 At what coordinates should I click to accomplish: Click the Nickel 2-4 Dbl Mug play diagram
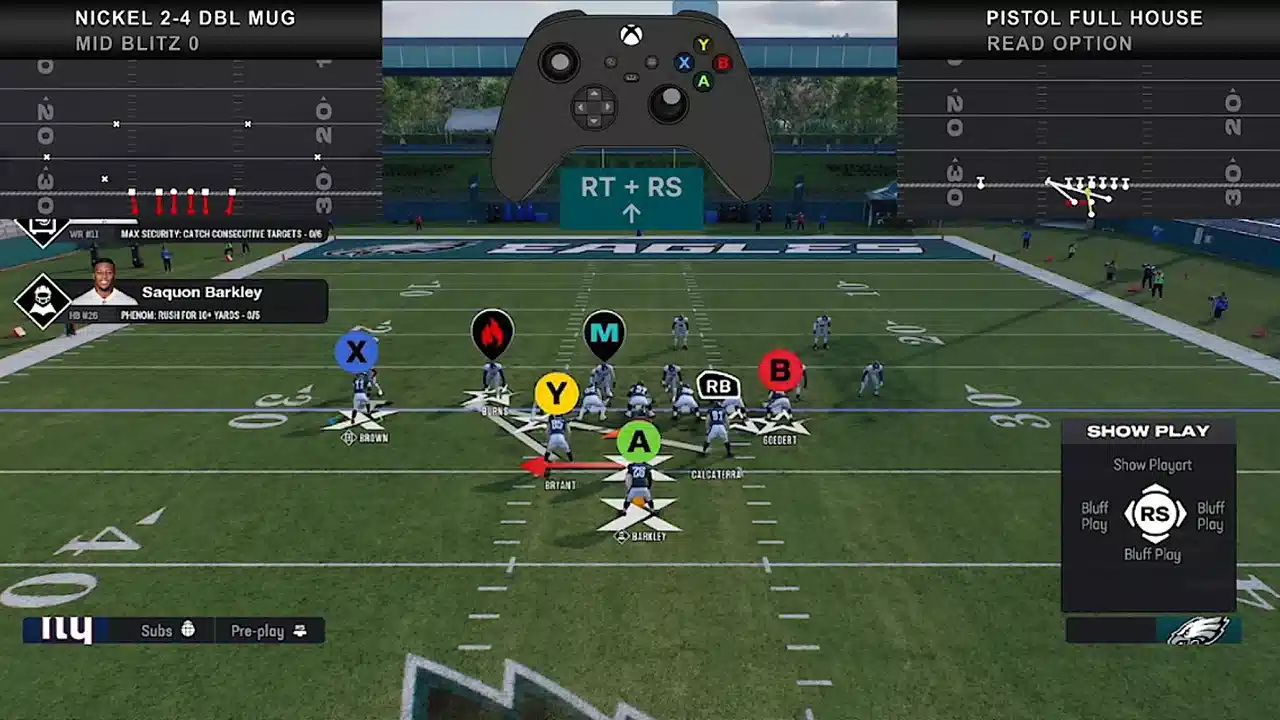tap(190, 140)
